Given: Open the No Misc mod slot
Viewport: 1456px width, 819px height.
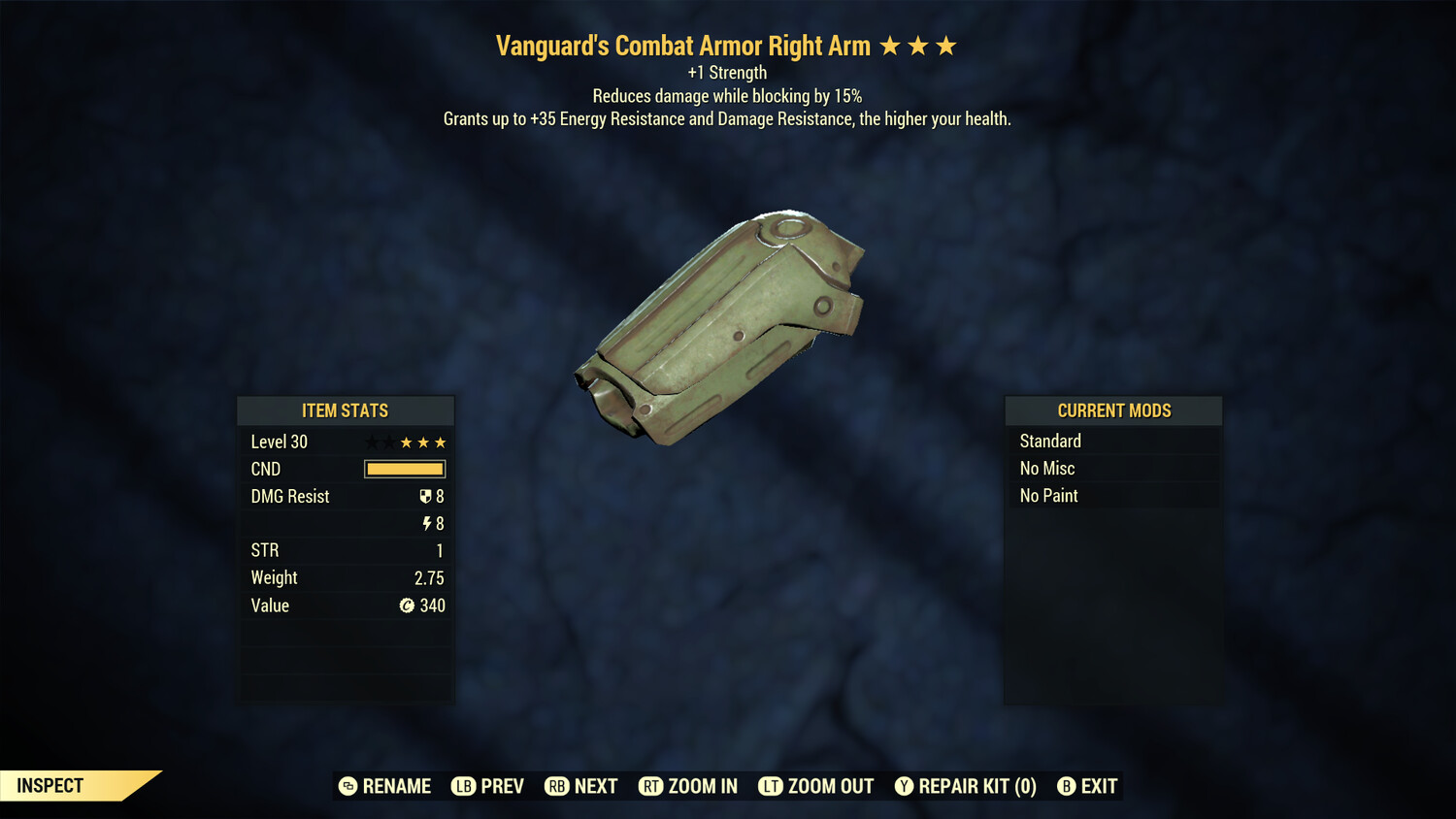Looking at the screenshot, I should (1112, 468).
